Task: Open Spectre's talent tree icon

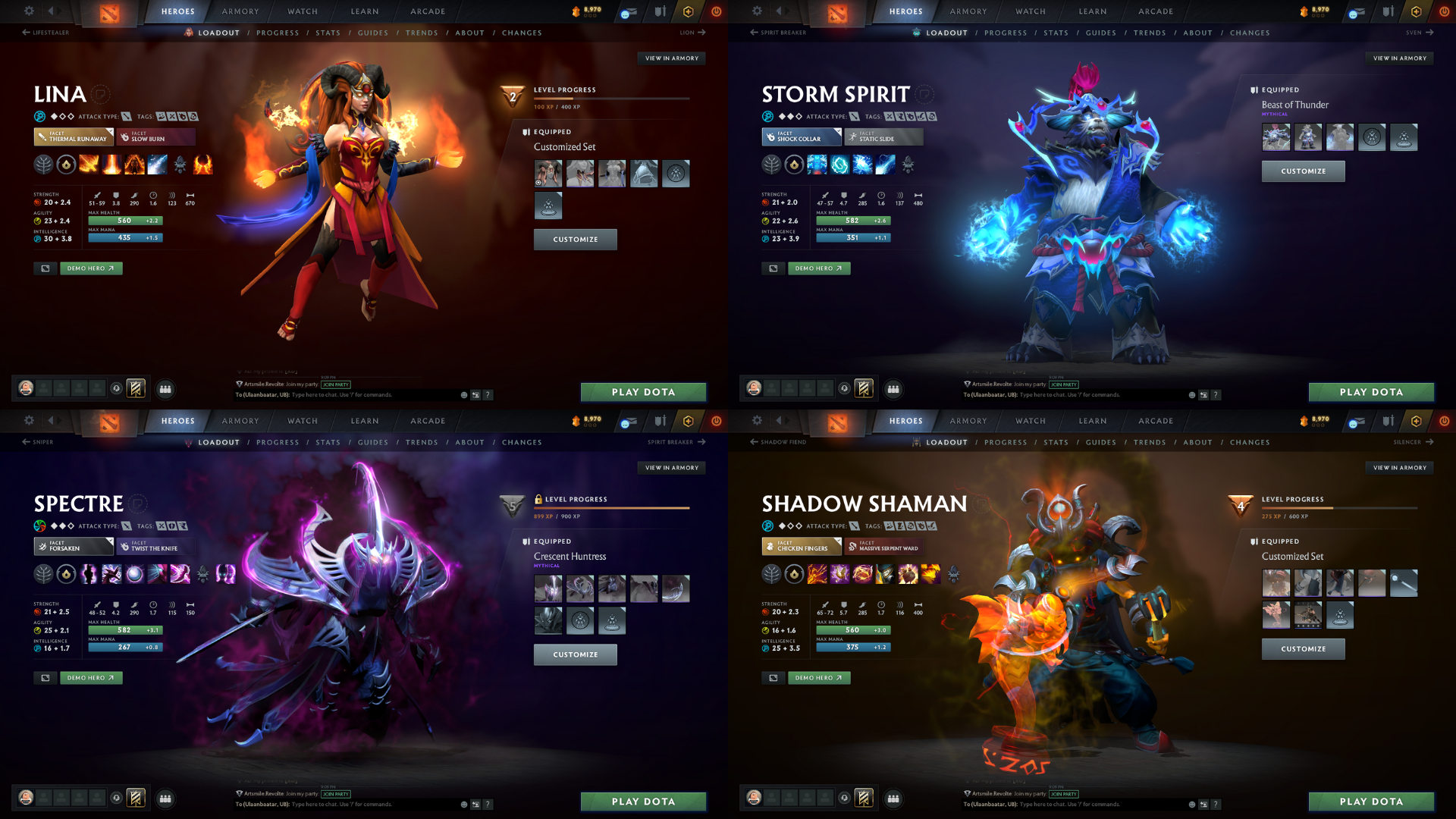Action: point(44,574)
